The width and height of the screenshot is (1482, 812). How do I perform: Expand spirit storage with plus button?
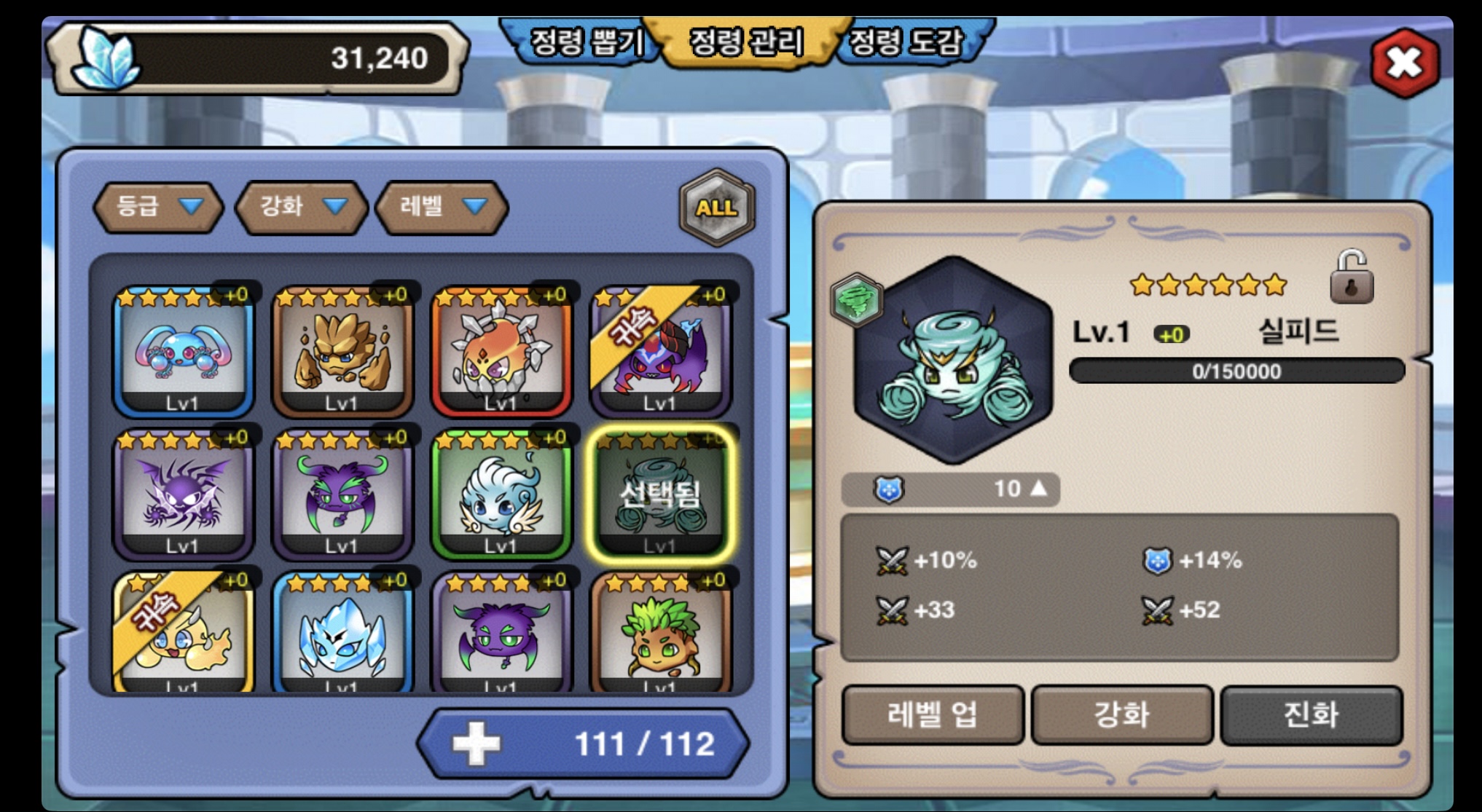[477, 744]
